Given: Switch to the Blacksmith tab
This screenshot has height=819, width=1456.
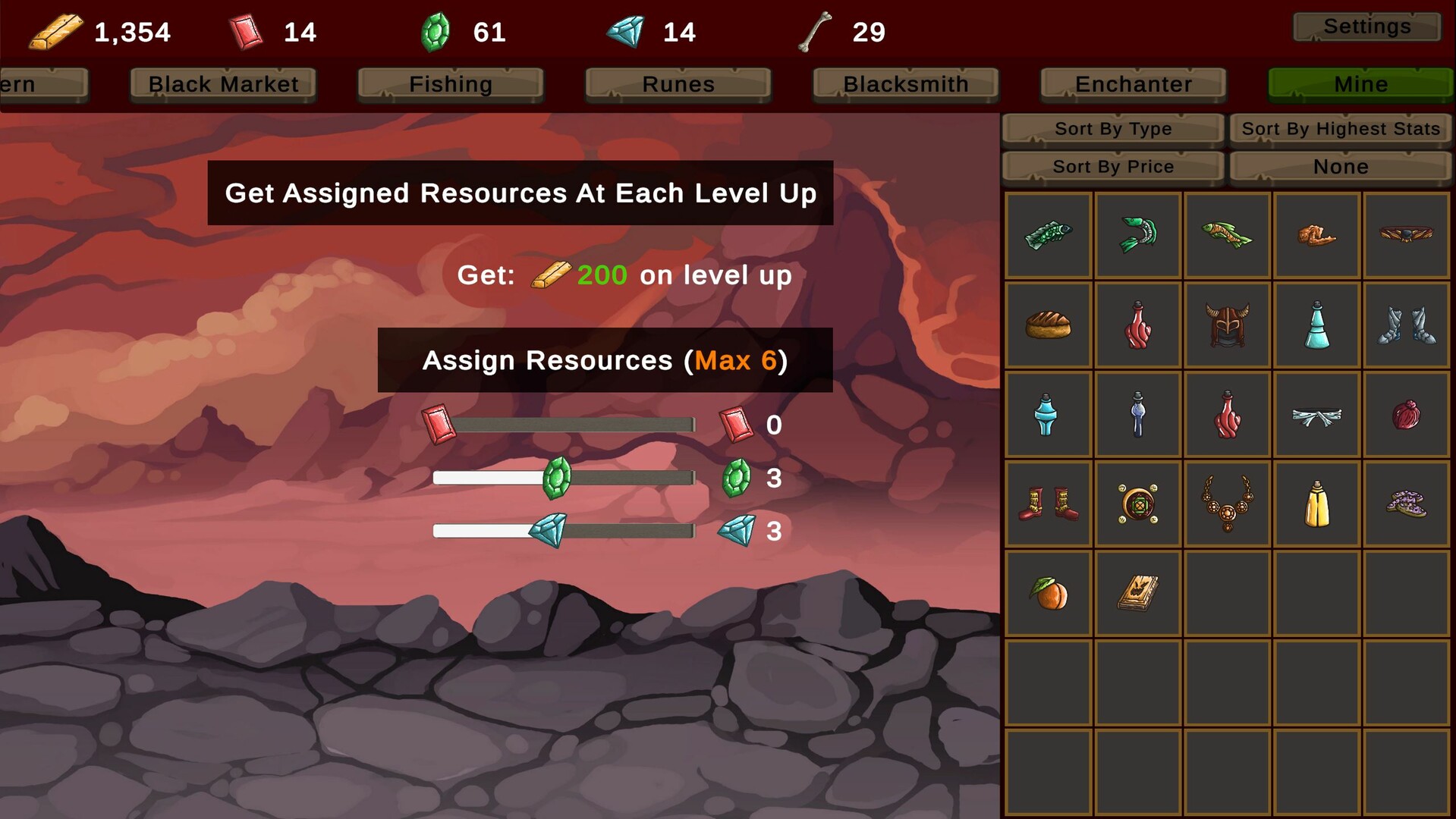Looking at the screenshot, I should pyautogui.click(x=905, y=84).
